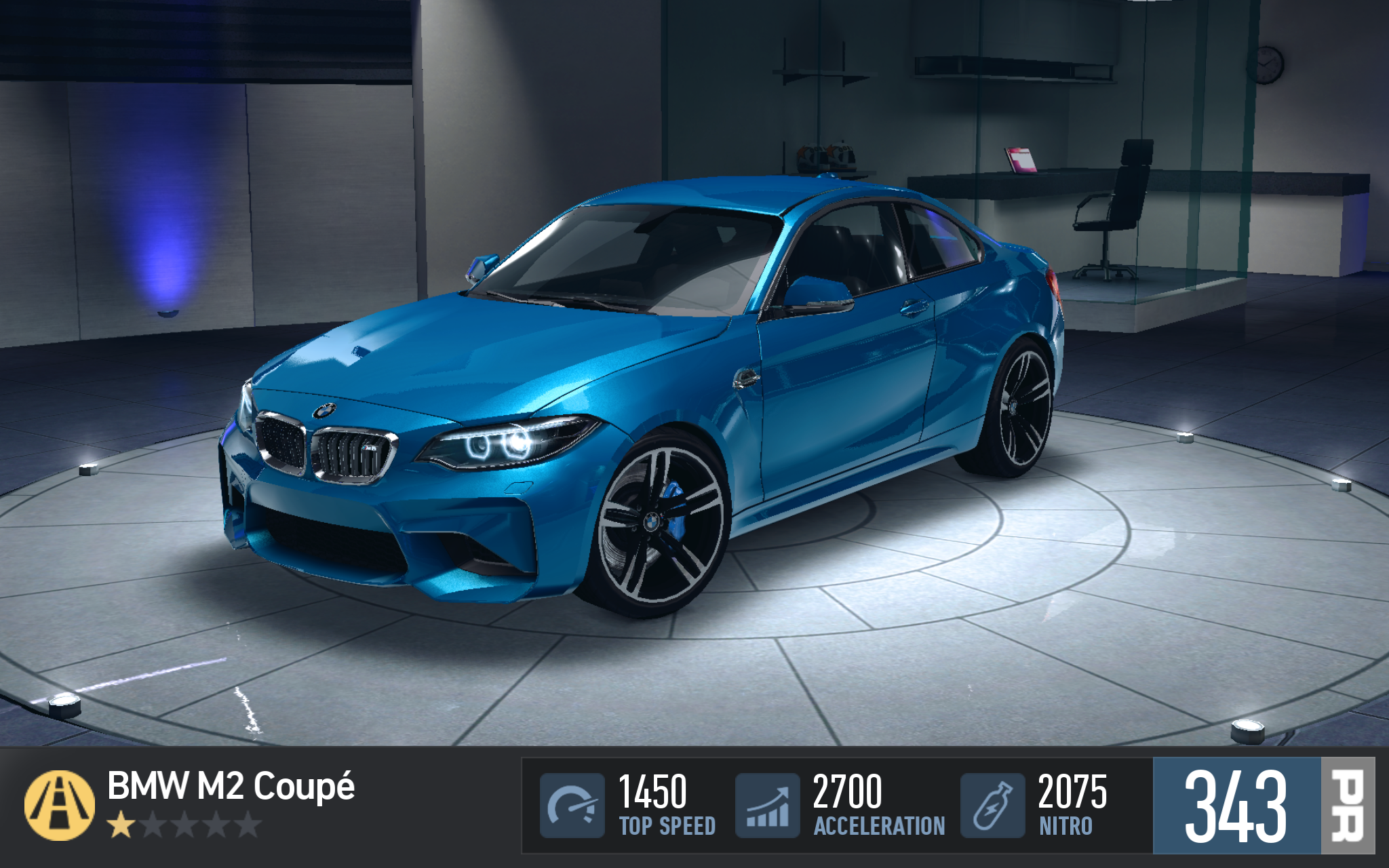Click the yellow street class badge

tap(60, 805)
